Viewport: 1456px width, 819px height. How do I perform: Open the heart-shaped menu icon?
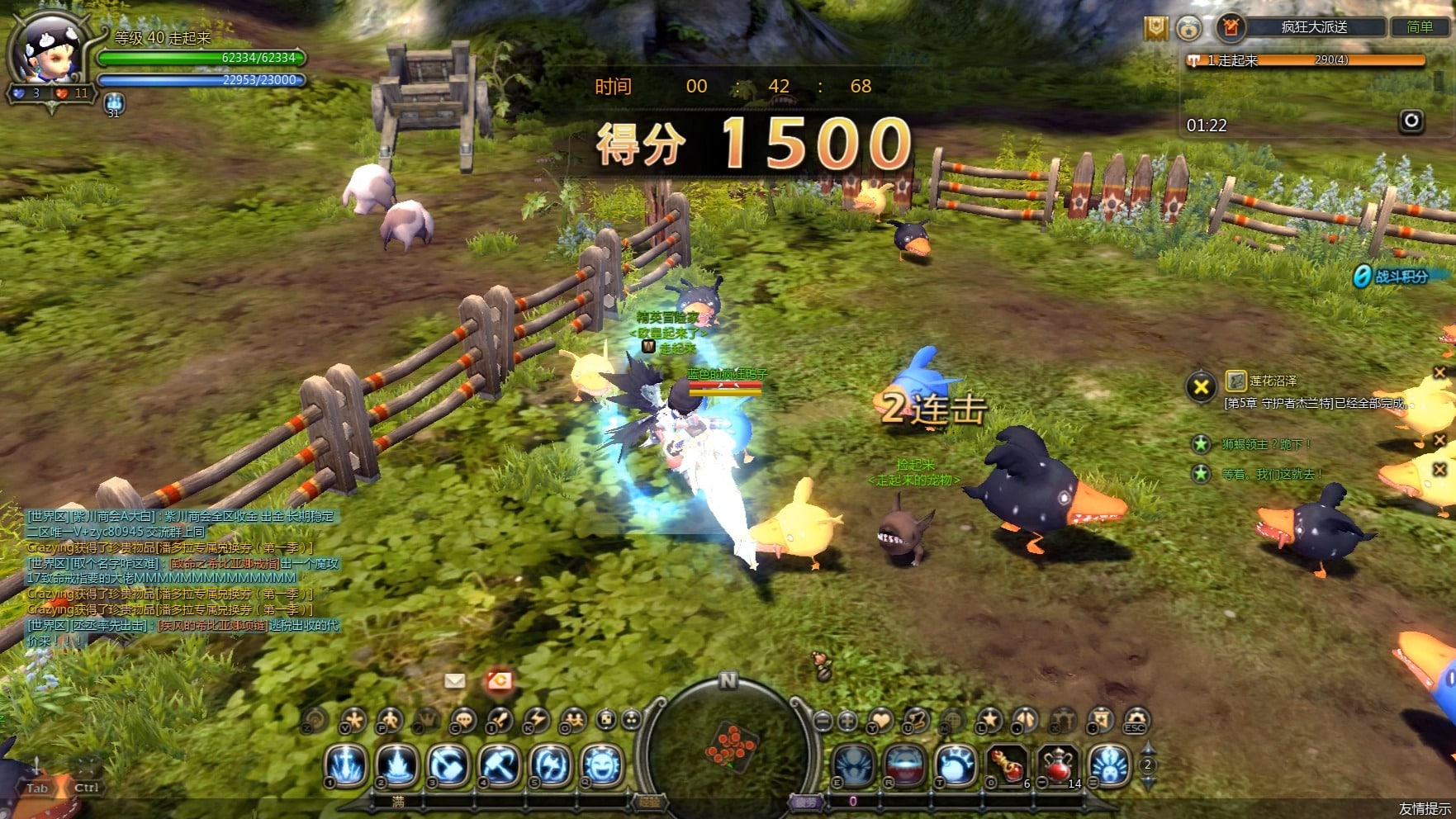(x=880, y=721)
